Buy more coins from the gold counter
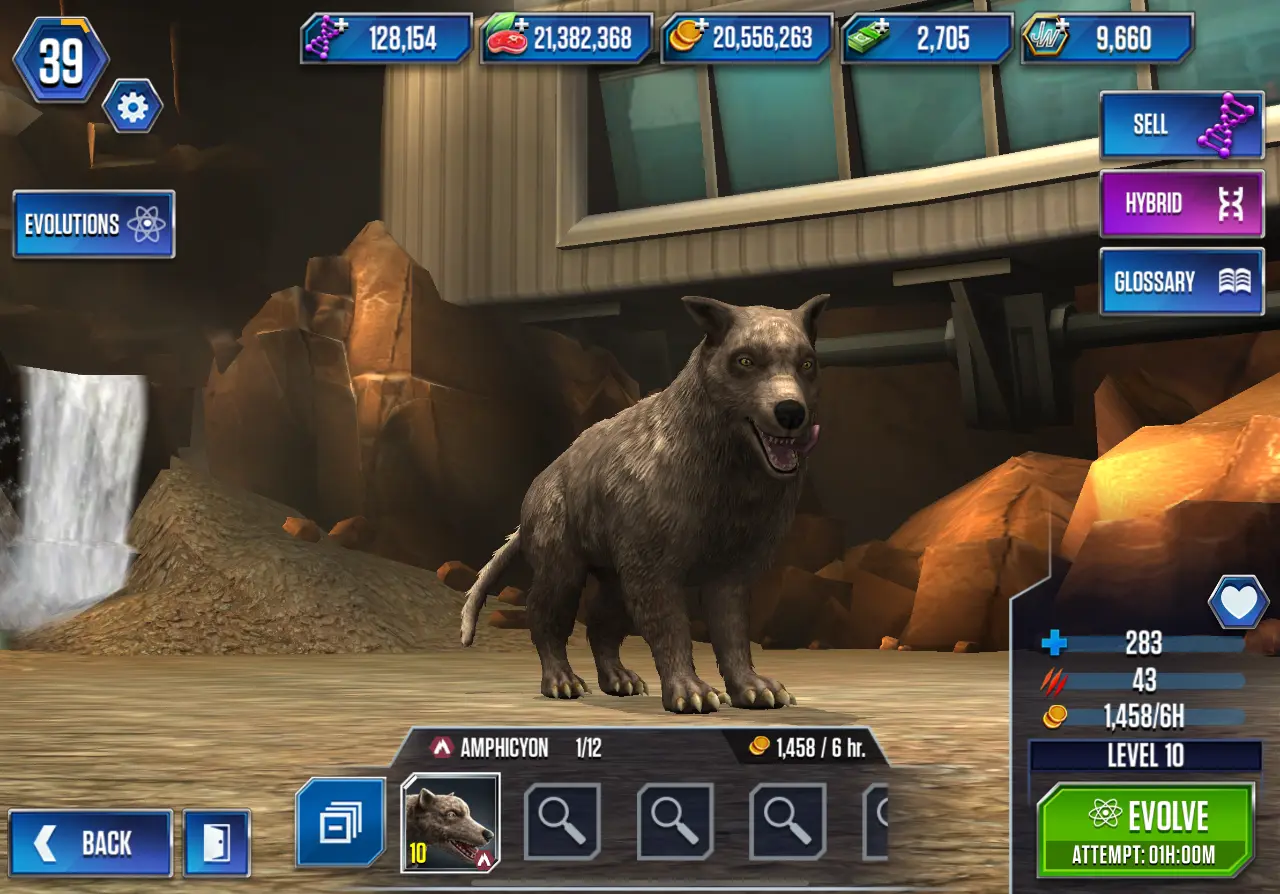 point(747,39)
